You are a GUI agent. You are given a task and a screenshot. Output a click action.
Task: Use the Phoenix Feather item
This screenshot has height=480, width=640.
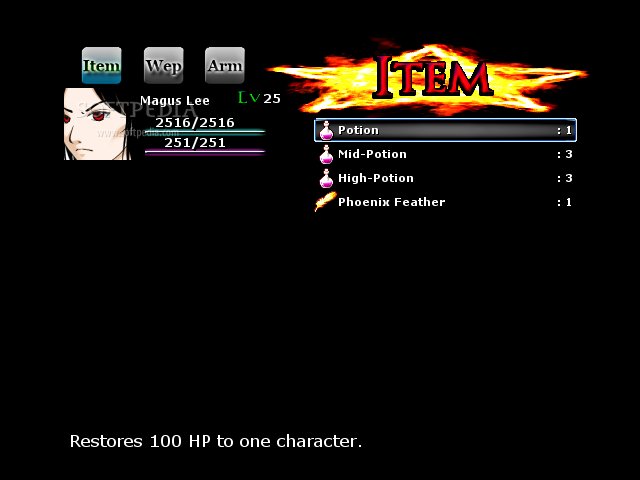point(444,202)
